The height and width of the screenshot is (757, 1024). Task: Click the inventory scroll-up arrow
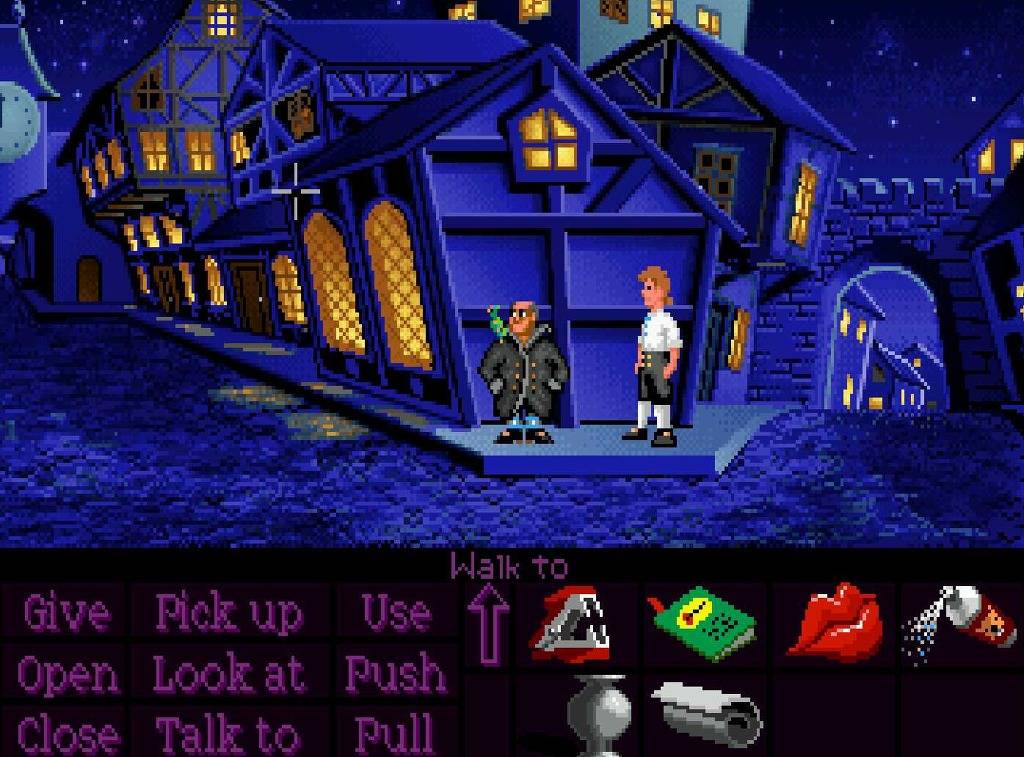coord(489,625)
